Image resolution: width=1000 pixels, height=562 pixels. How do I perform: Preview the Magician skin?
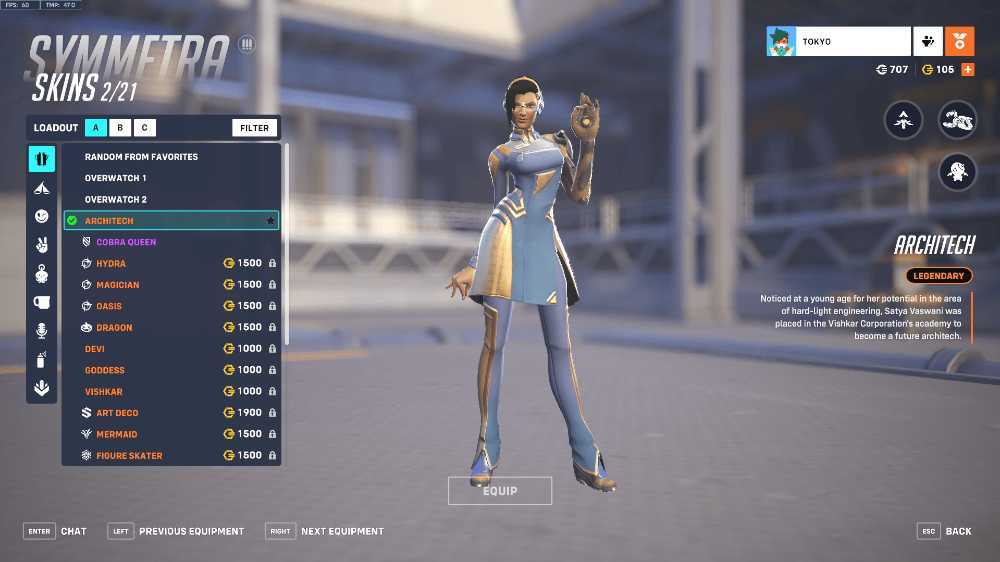pyautogui.click(x=118, y=285)
